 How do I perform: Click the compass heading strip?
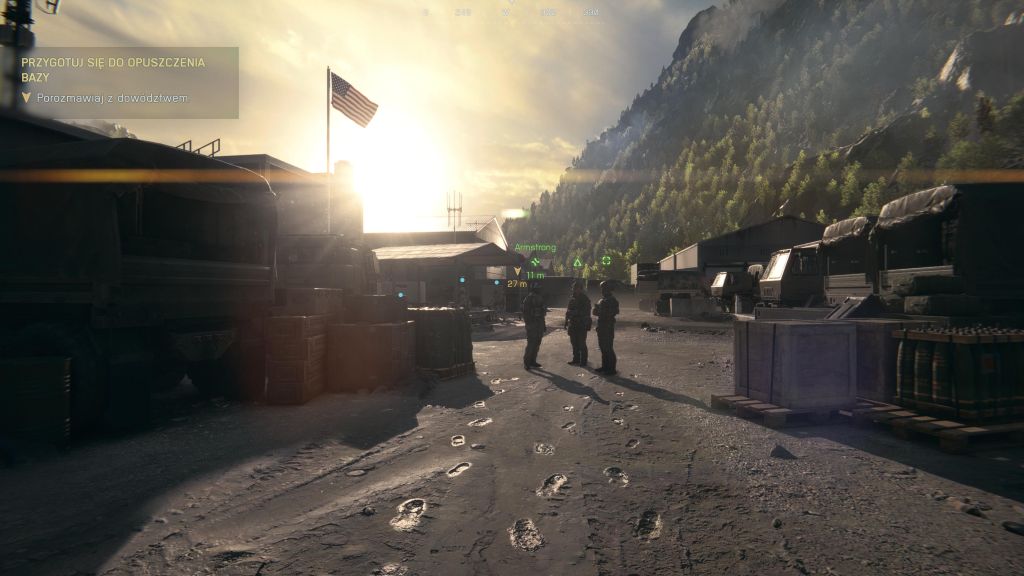[x=510, y=12]
